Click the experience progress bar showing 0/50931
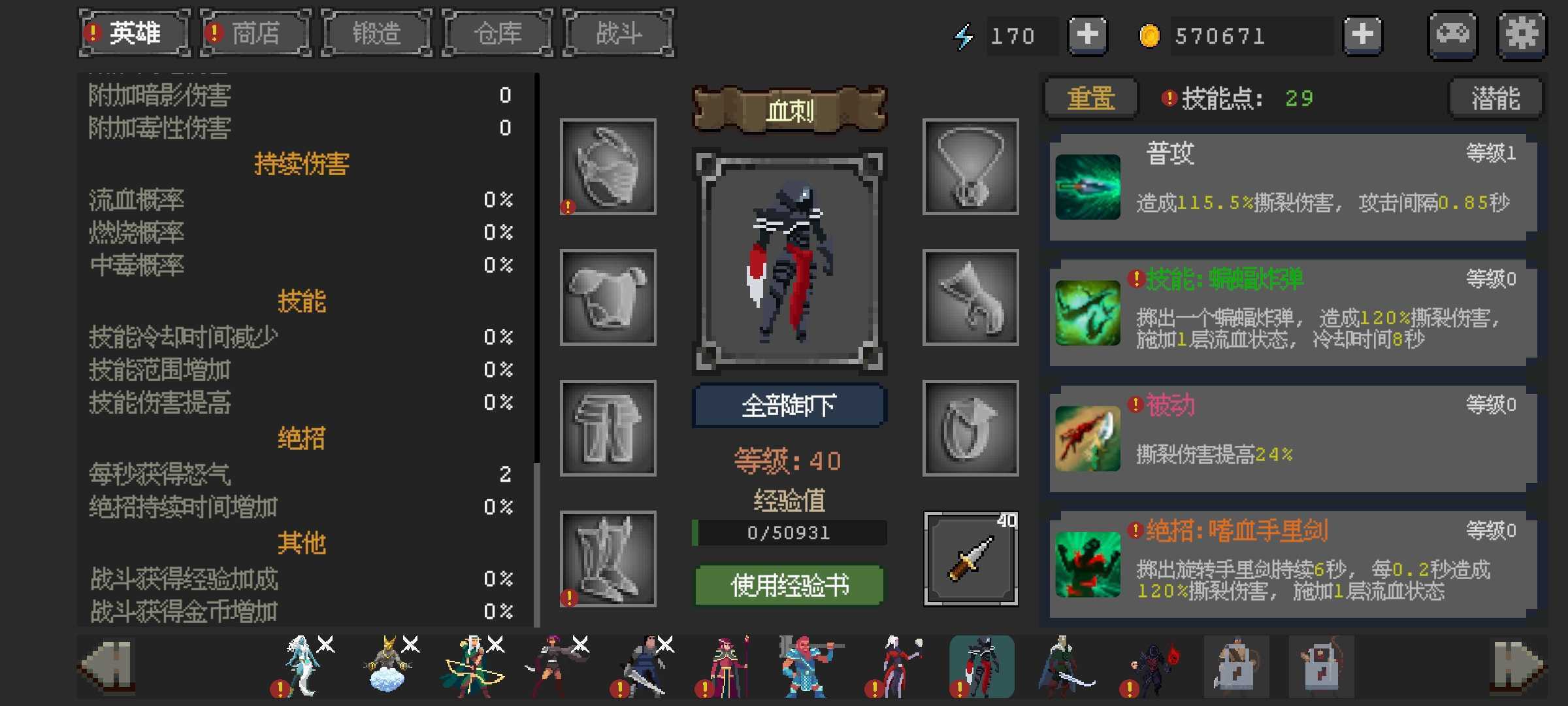 click(788, 533)
